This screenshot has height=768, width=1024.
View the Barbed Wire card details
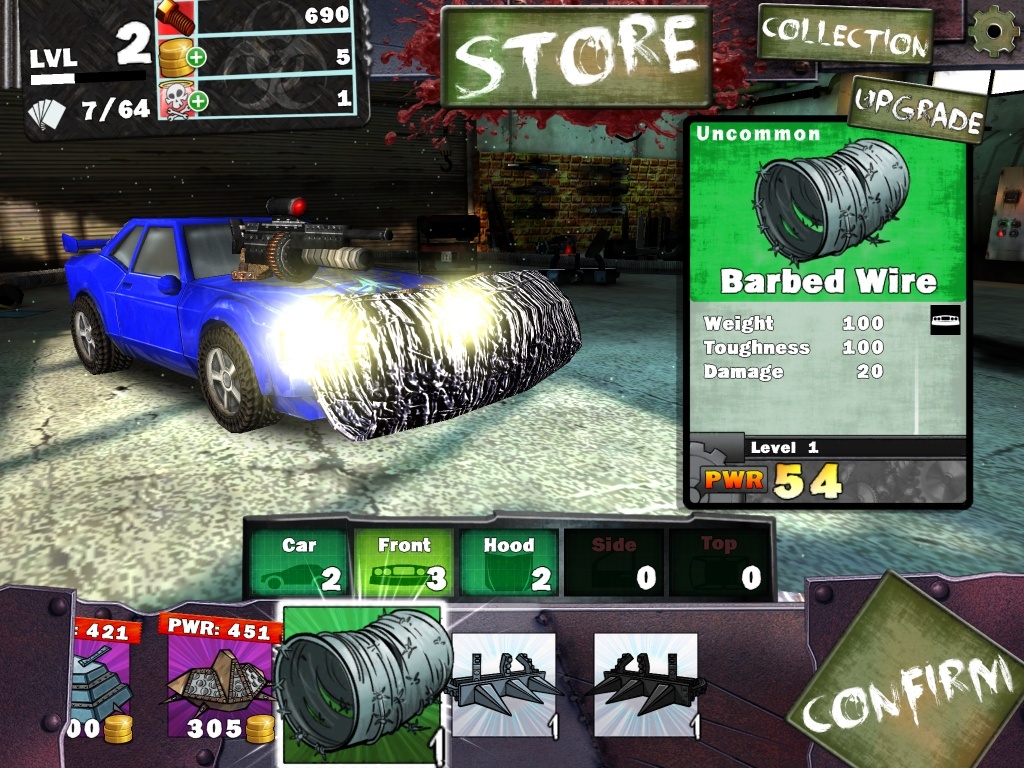pos(827,310)
